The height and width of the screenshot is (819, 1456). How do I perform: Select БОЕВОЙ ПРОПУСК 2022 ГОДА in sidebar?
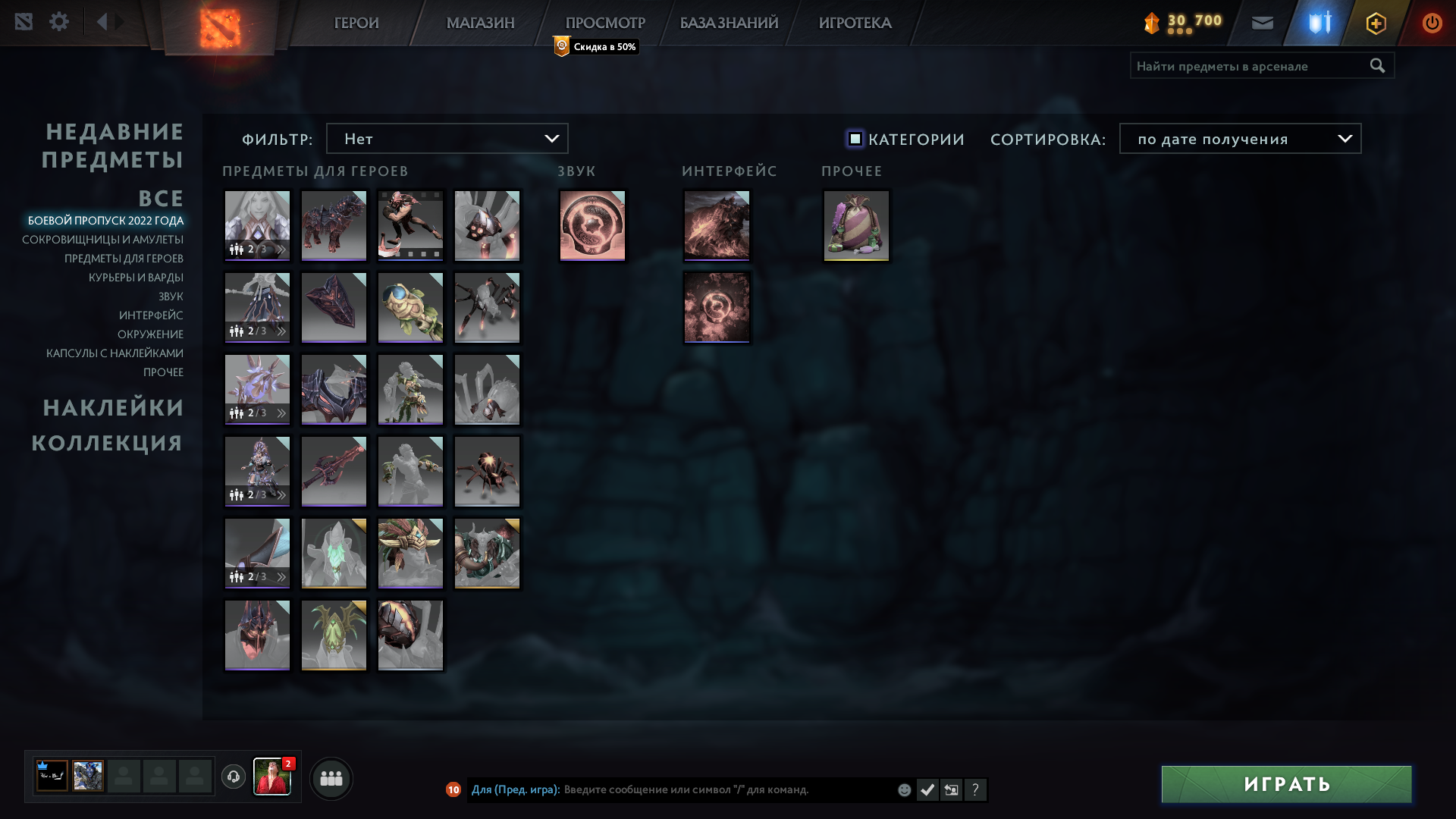point(105,221)
